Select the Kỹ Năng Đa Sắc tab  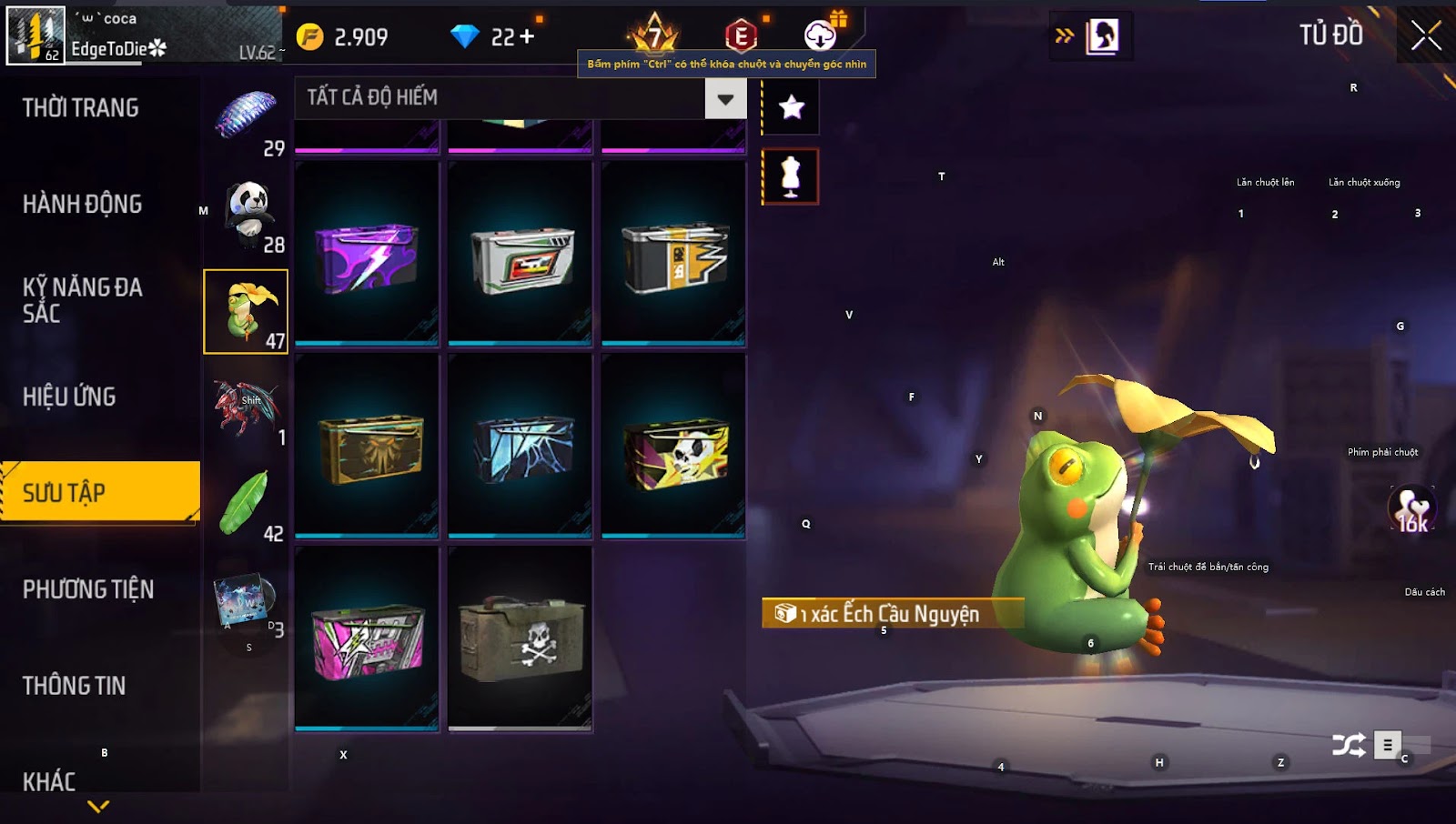tap(83, 300)
